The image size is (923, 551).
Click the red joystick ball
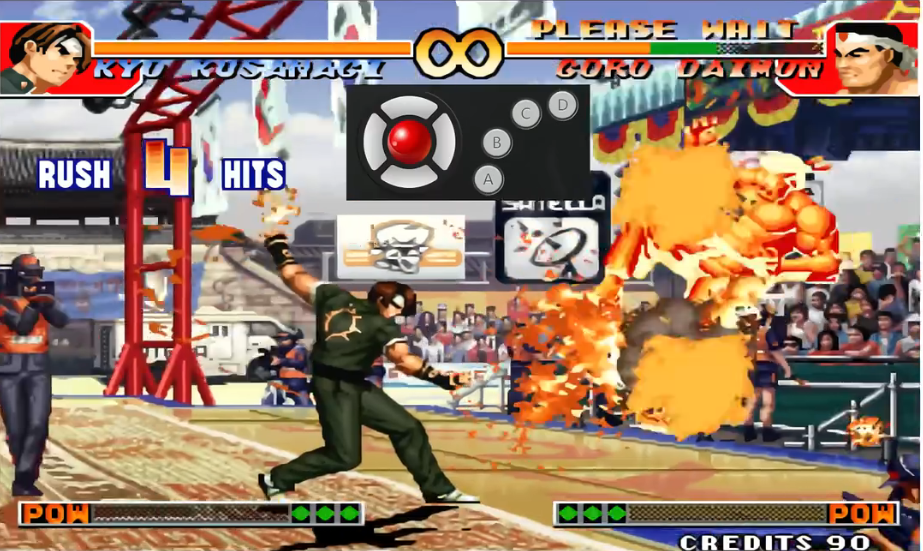point(409,140)
